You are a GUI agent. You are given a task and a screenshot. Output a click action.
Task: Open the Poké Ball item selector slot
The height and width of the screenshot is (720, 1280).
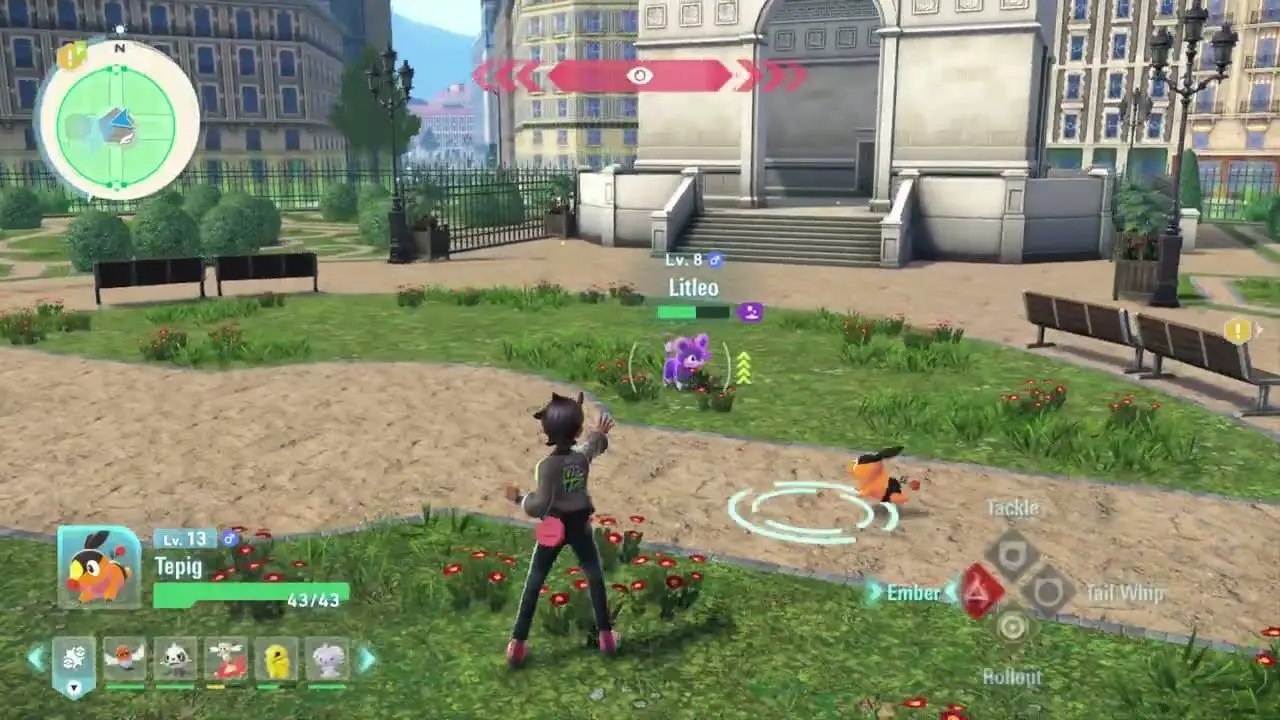point(74,662)
